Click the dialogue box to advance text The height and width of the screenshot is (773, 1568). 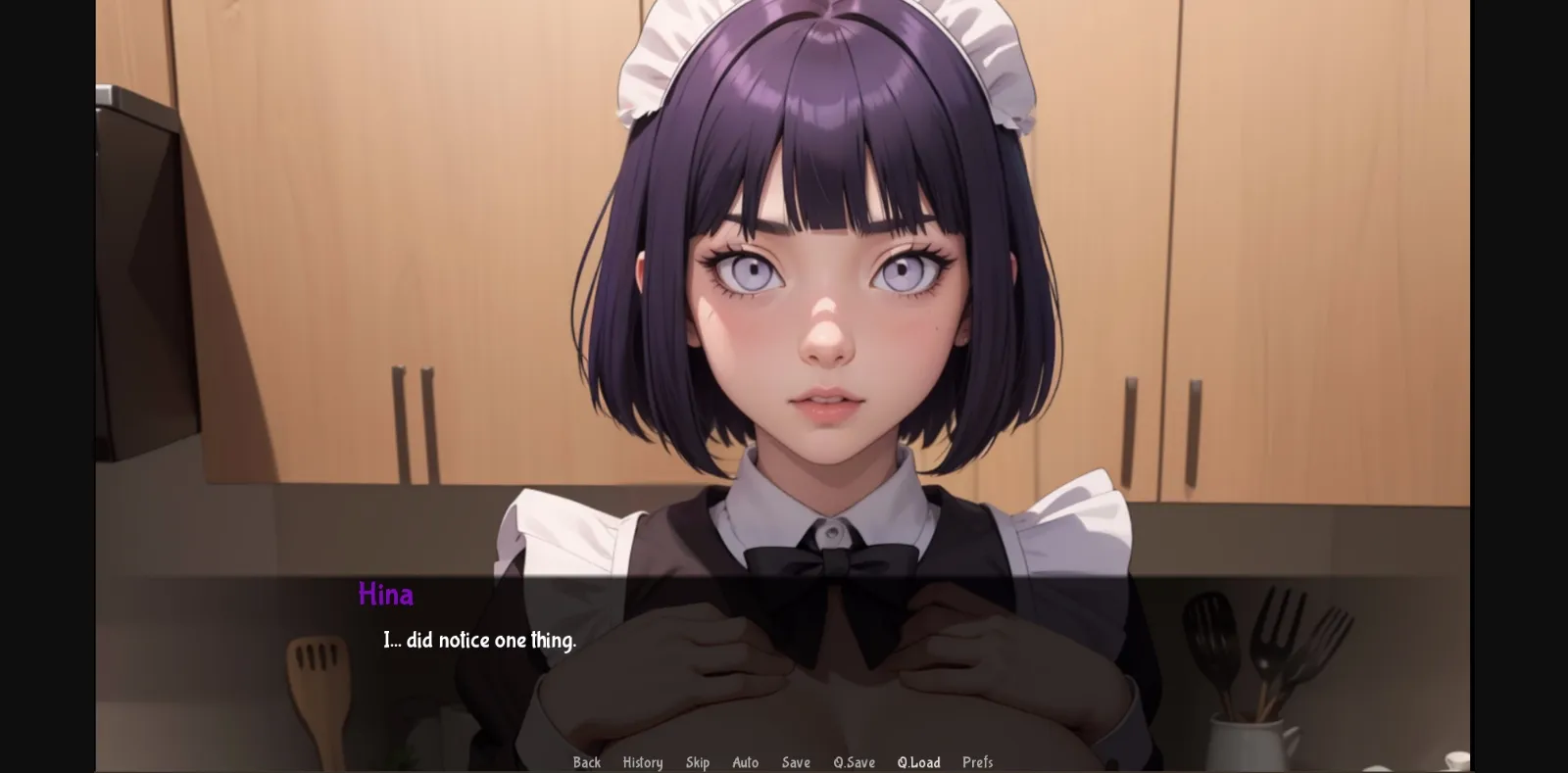(x=784, y=647)
